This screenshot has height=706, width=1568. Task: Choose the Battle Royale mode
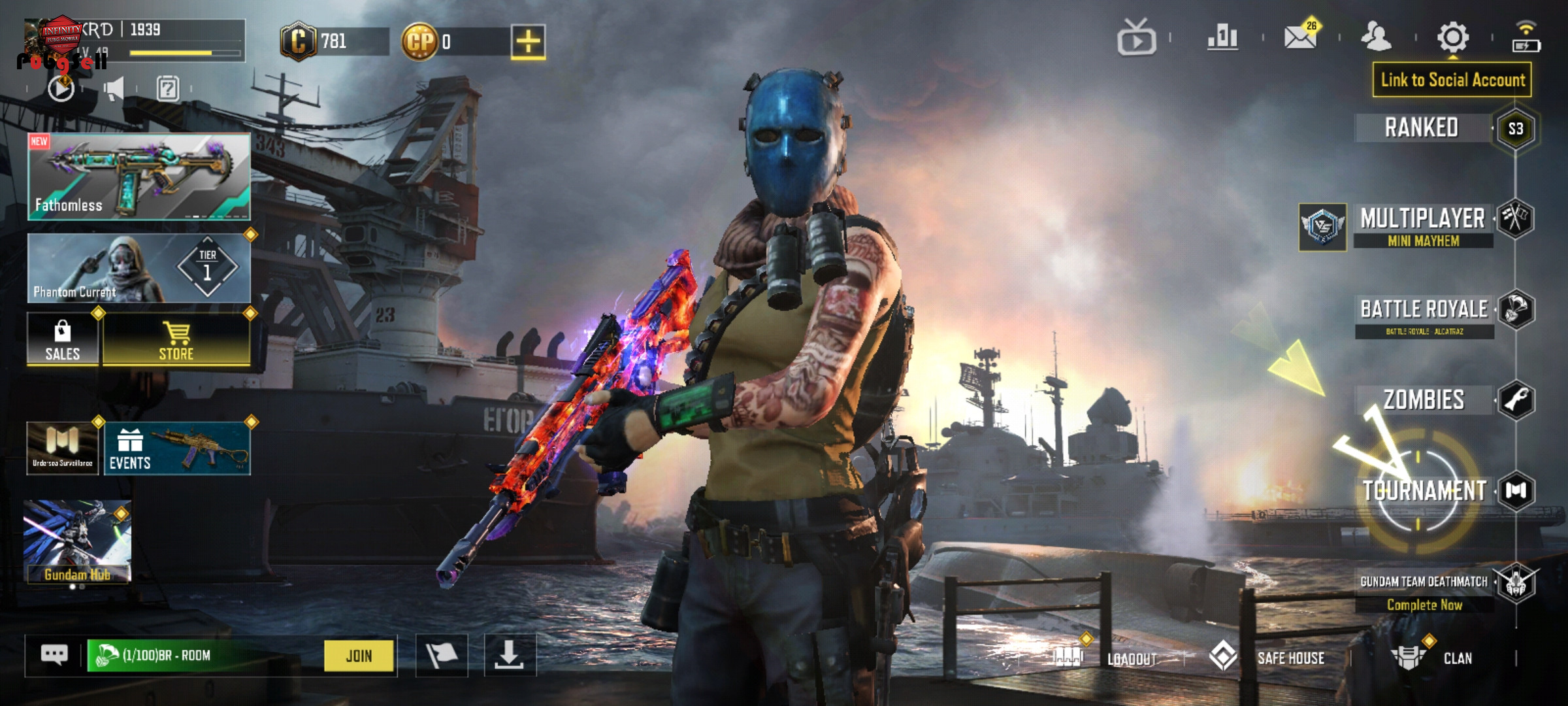pos(1424,314)
